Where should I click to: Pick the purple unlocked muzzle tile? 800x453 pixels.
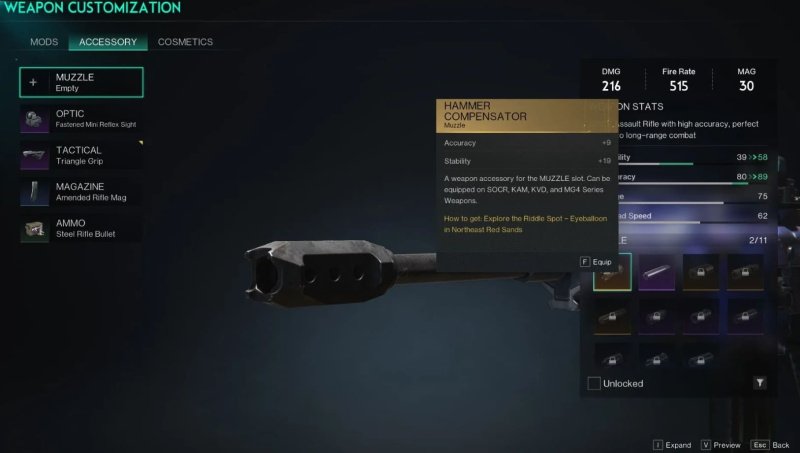click(x=657, y=271)
